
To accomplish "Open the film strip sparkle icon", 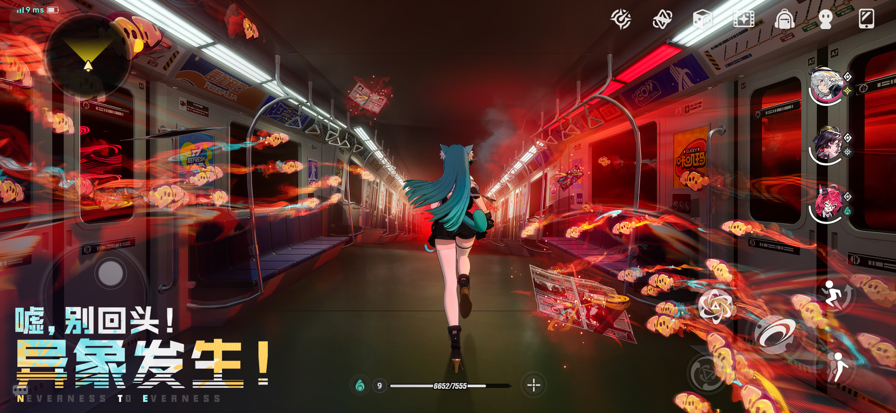I will [x=744, y=19].
